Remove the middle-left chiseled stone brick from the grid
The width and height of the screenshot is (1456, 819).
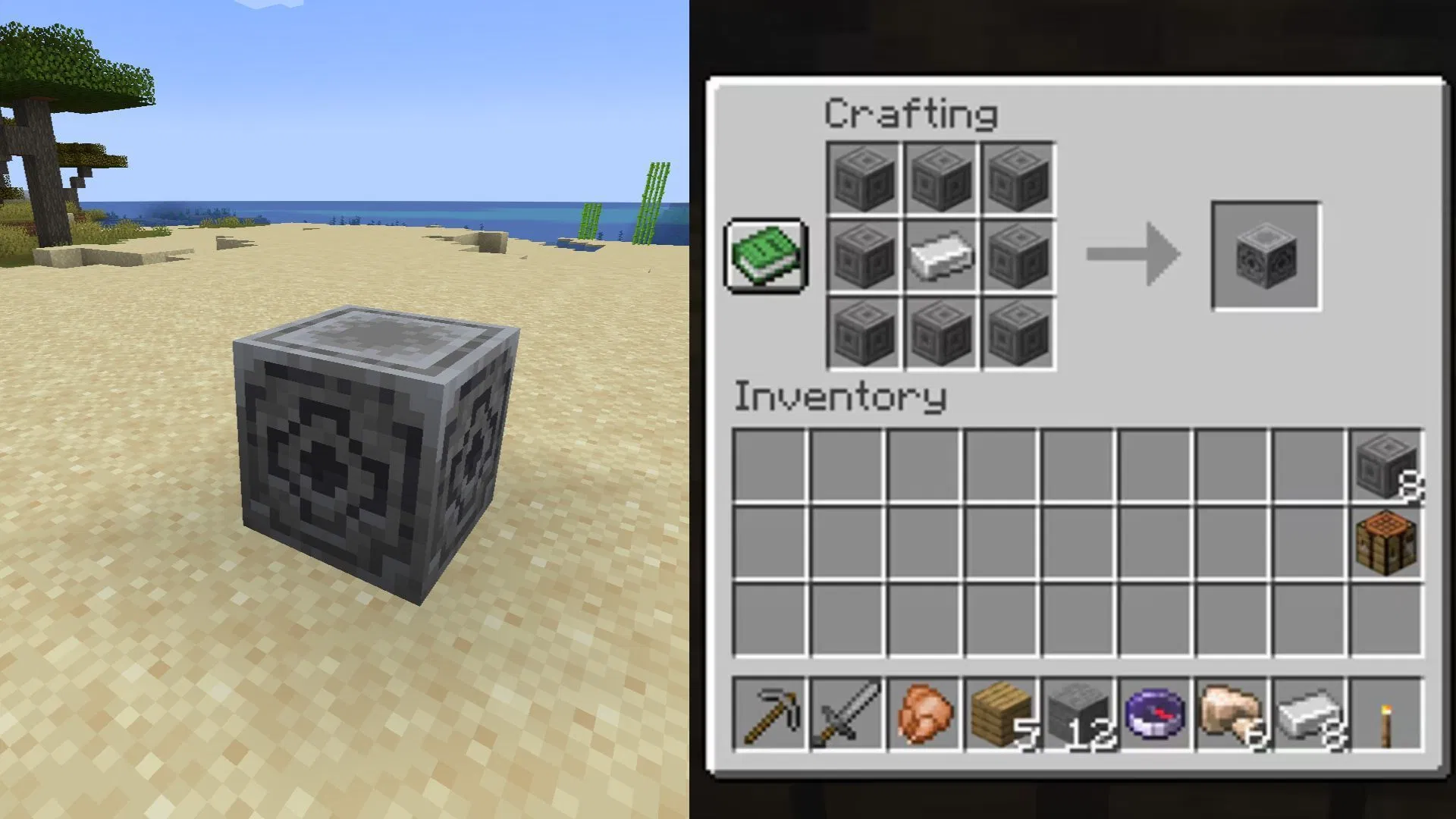click(861, 255)
